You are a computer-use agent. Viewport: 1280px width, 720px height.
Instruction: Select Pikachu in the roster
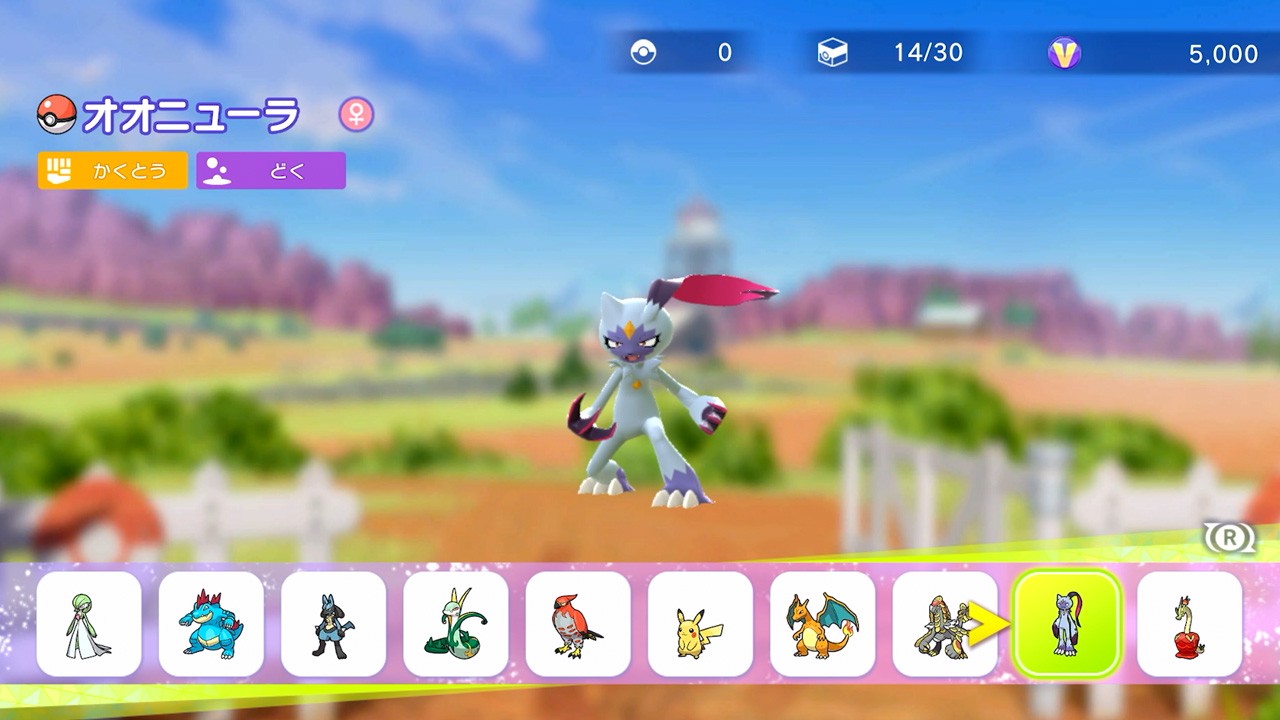700,624
